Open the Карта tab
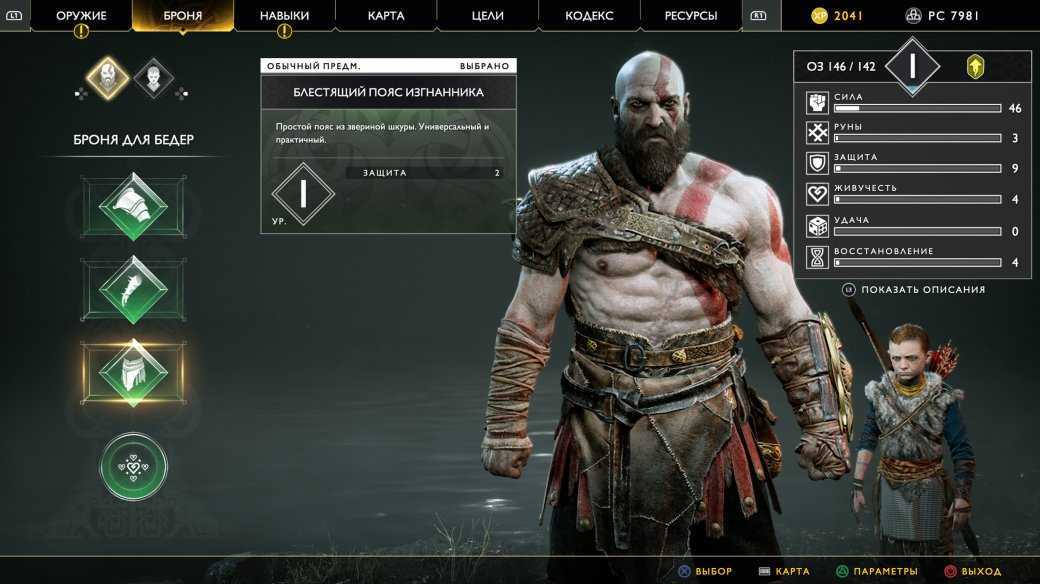Viewport: 1040px width, 584px height. coord(386,16)
